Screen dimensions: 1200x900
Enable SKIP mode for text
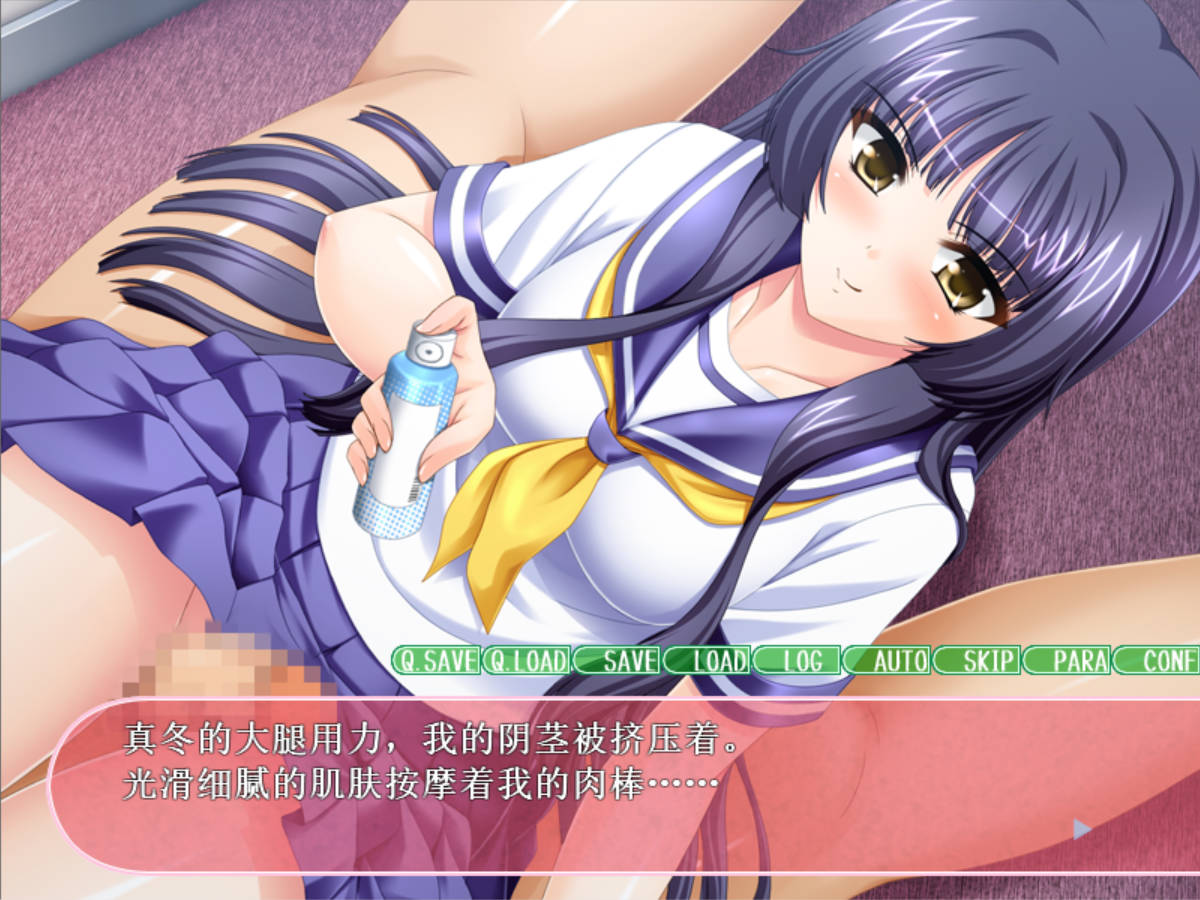[x=978, y=660]
